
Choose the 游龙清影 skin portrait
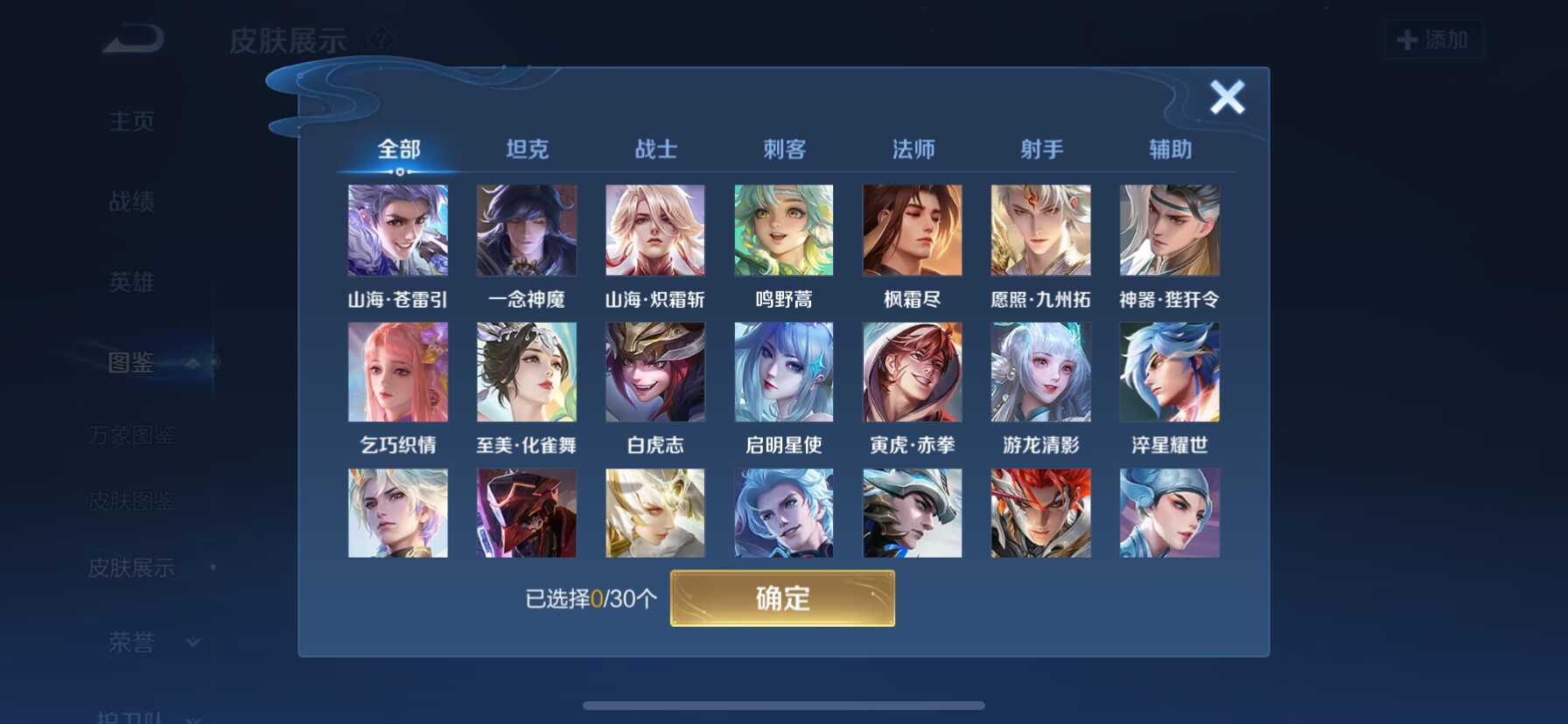click(1040, 372)
